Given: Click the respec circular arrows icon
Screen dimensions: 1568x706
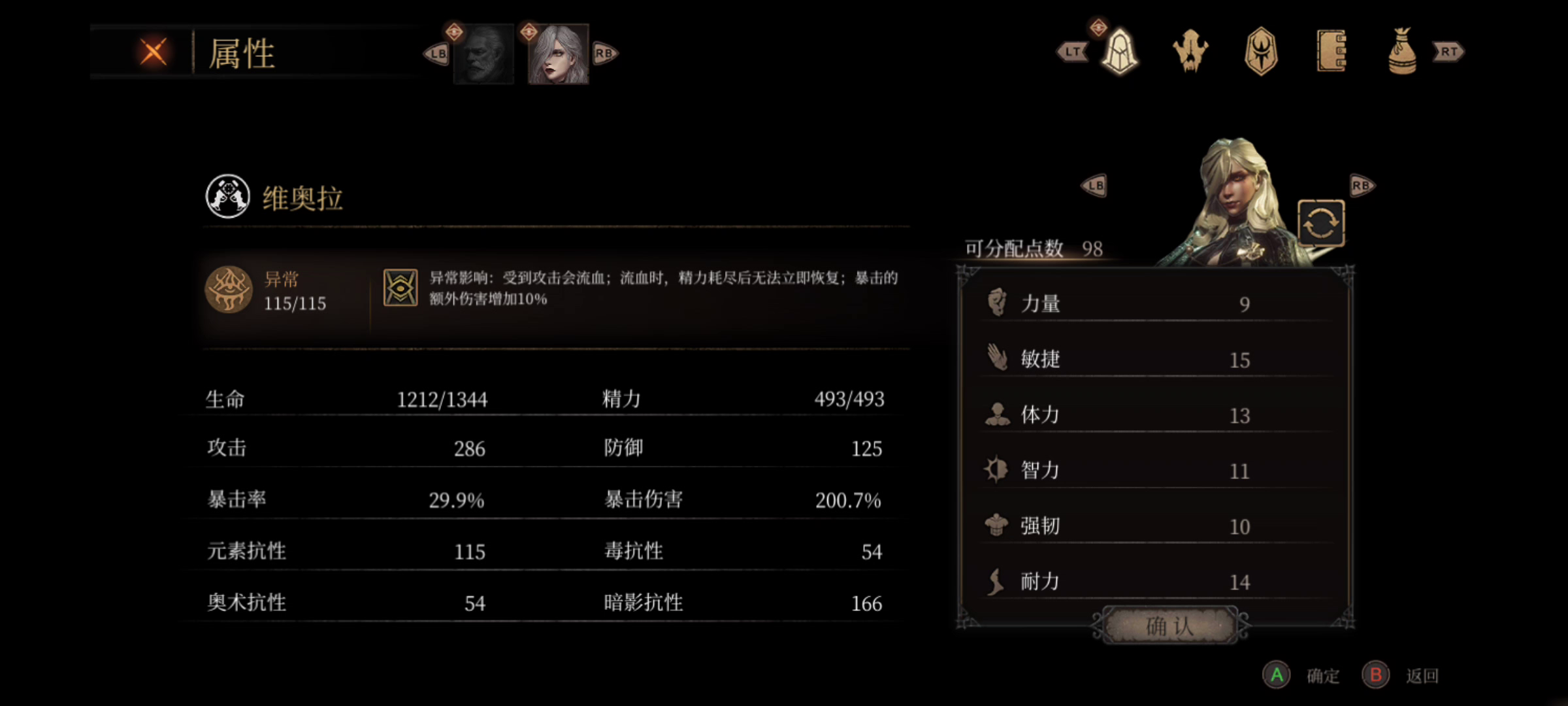Looking at the screenshot, I should 1322,223.
